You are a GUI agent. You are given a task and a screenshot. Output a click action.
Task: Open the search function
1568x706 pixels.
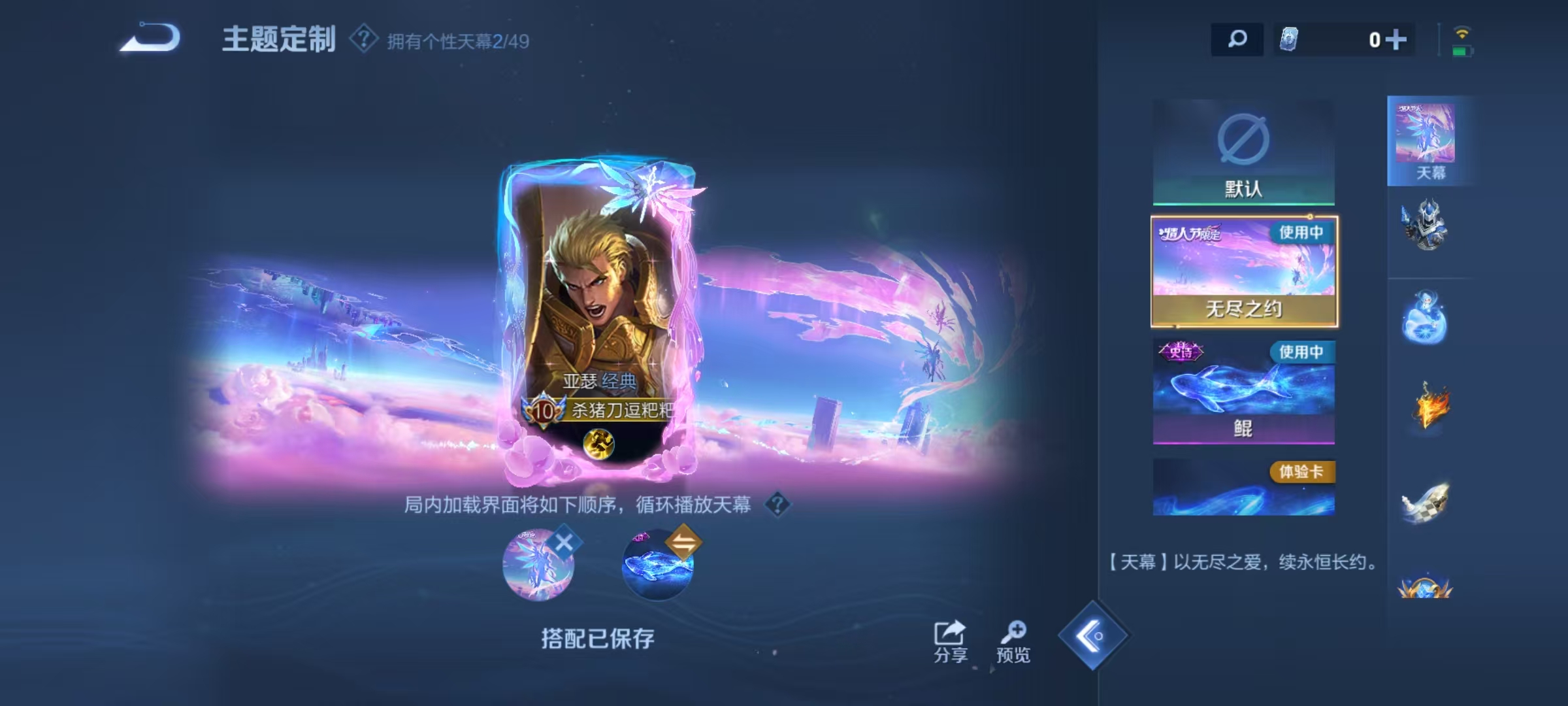point(1237,40)
